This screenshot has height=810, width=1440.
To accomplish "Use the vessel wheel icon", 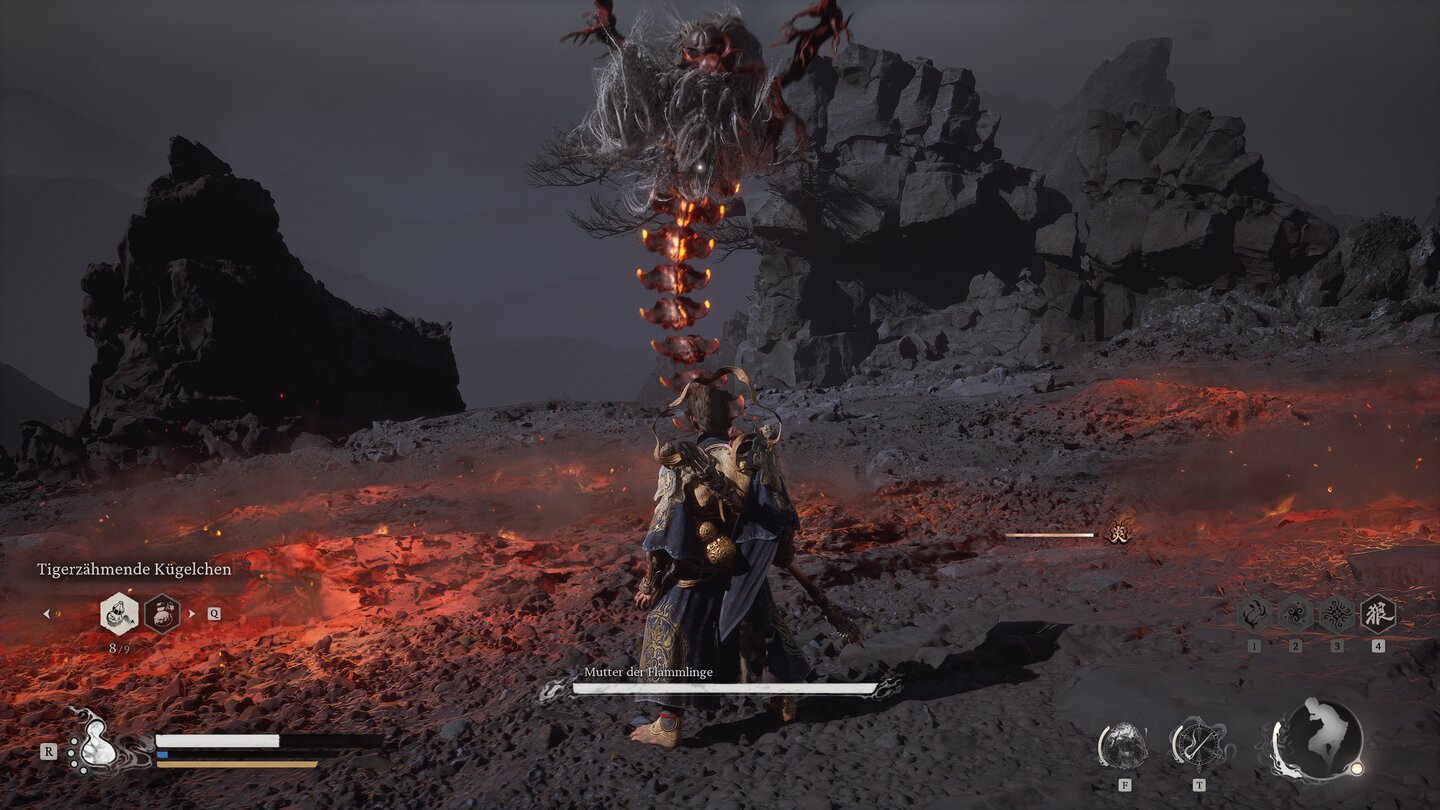I will [1198, 744].
